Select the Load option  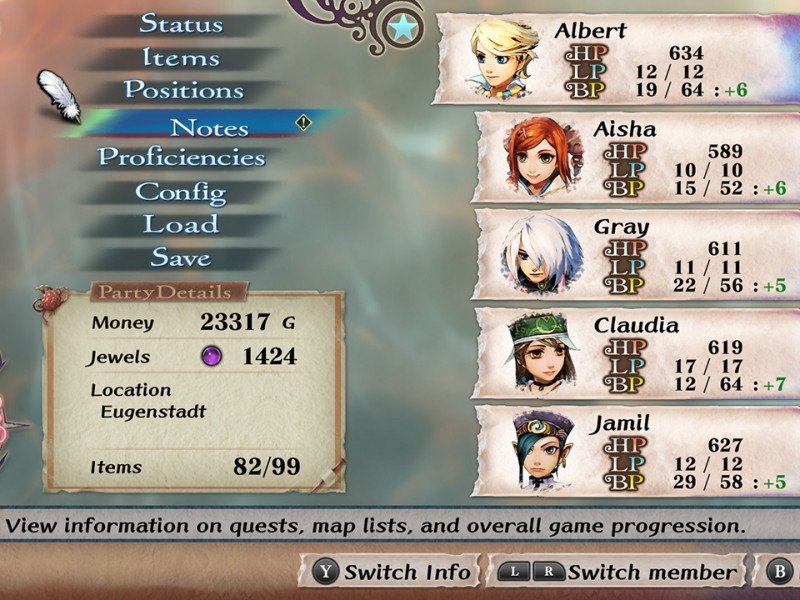pos(181,224)
